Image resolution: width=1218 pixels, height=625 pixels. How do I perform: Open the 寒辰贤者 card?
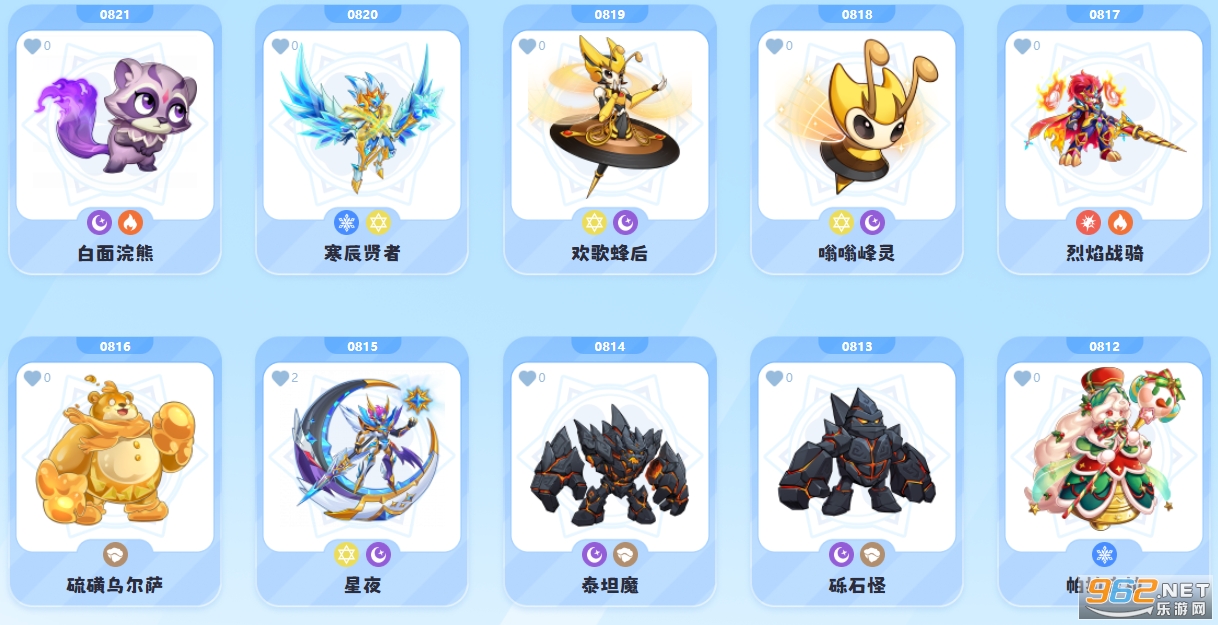[x=362, y=125]
